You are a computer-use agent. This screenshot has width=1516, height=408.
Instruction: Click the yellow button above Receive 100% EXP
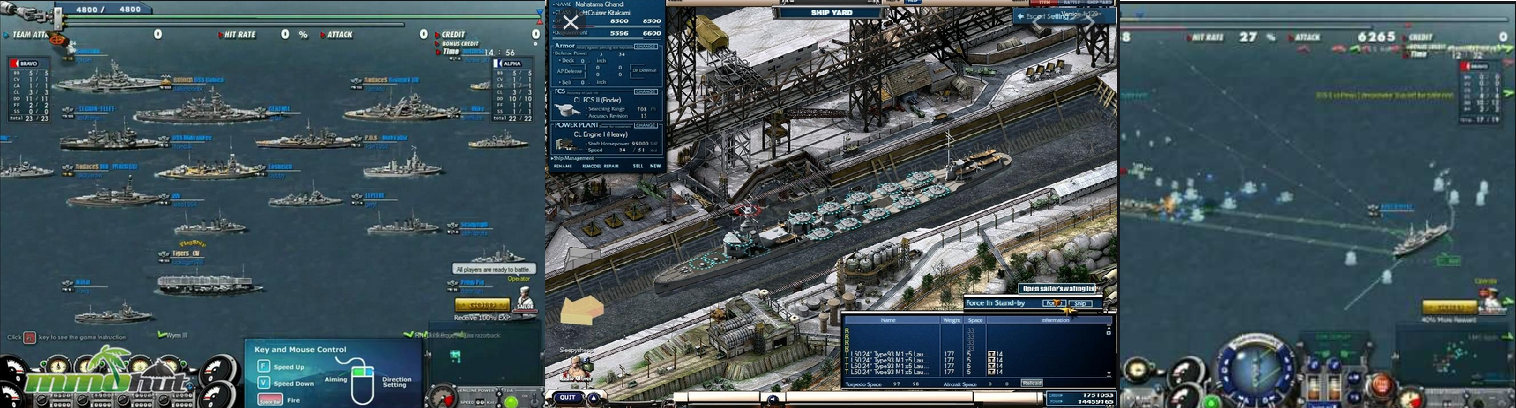[482, 305]
